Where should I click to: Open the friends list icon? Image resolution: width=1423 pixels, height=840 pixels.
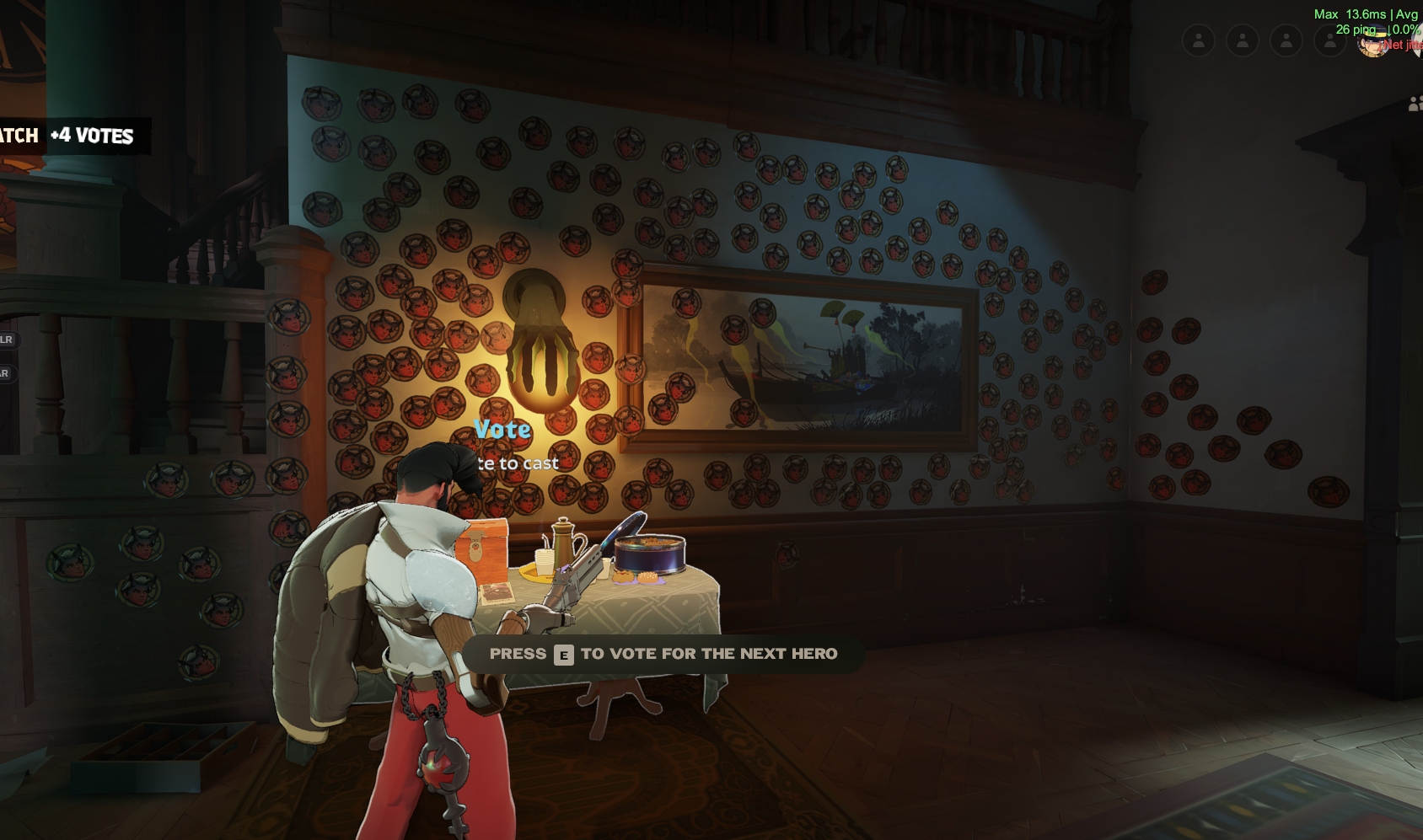1415,104
